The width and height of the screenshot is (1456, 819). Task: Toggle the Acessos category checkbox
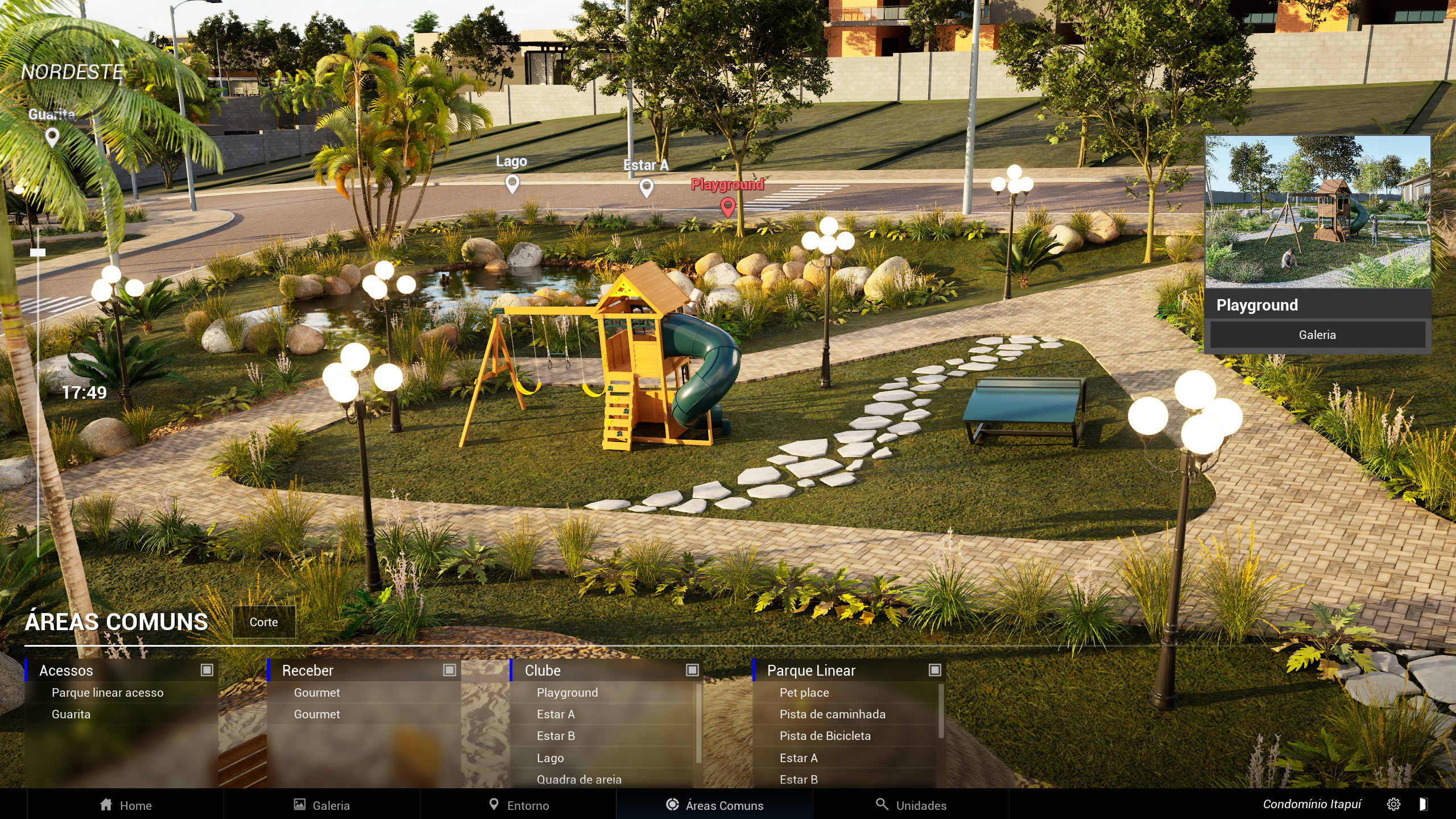pyautogui.click(x=207, y=670)
